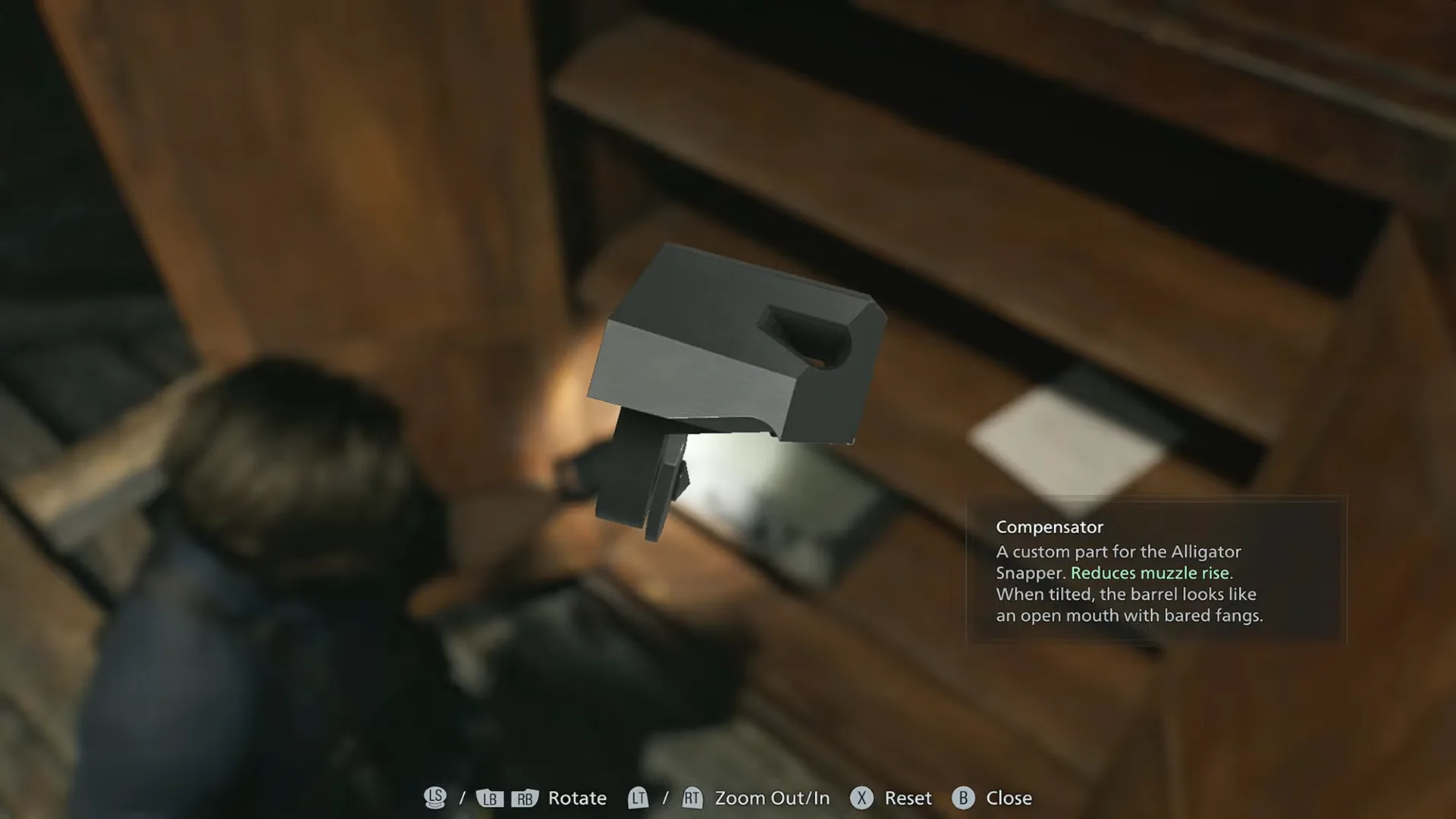
Task: Click the LT trigger icon for zooming out
Action: 639,798
